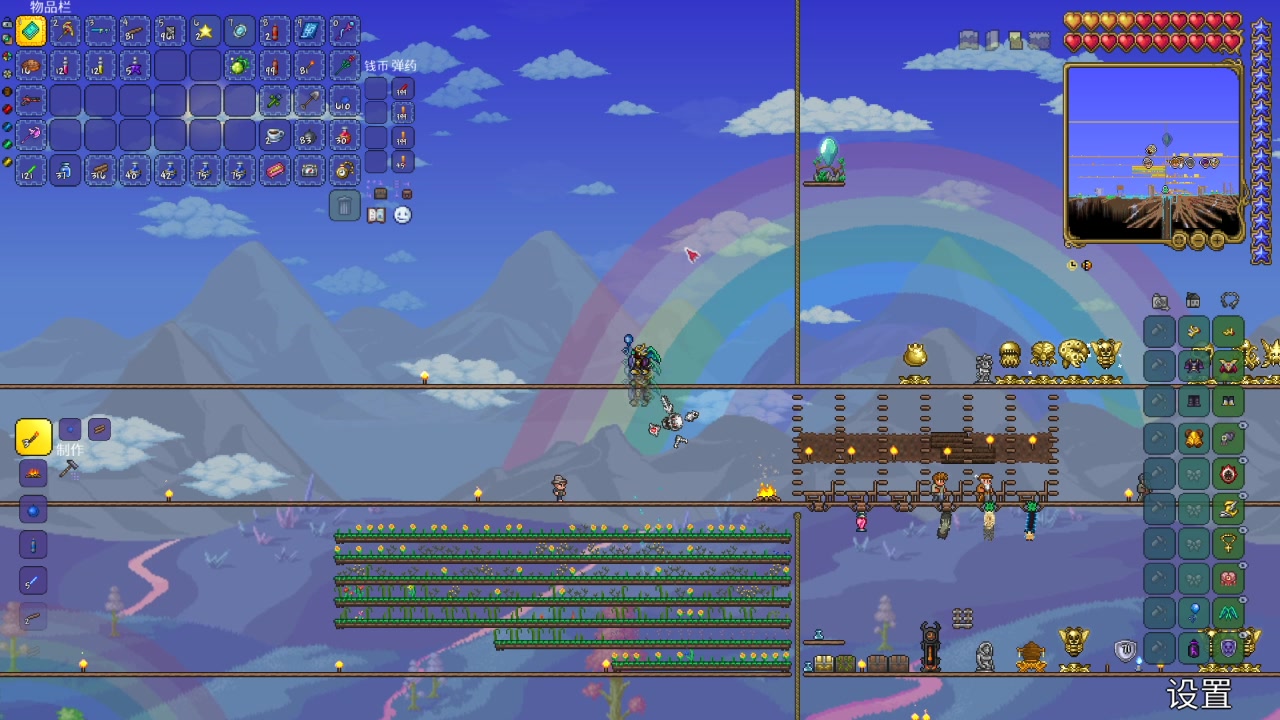Select the bomb stack of 83
This screenshot has width=1280, height=720.
309,136
